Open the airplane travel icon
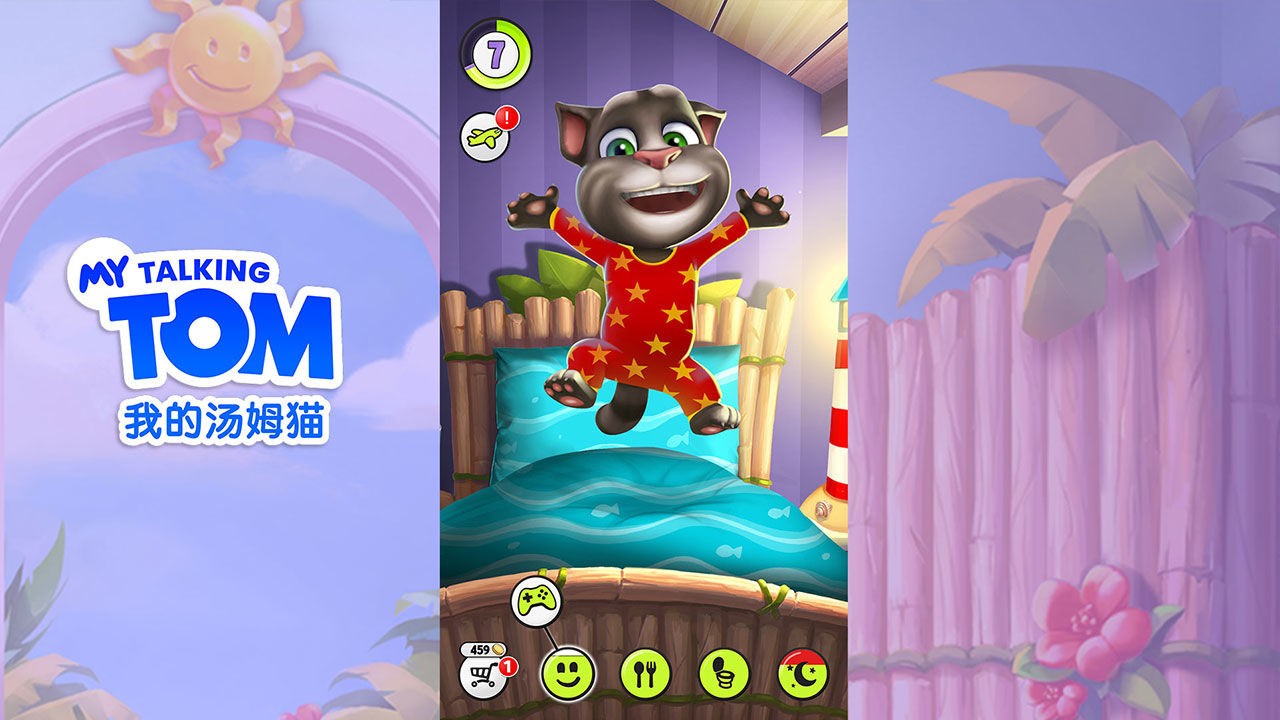The width and height of the screenshot is (1280, 720). click(x=486, y=137)
